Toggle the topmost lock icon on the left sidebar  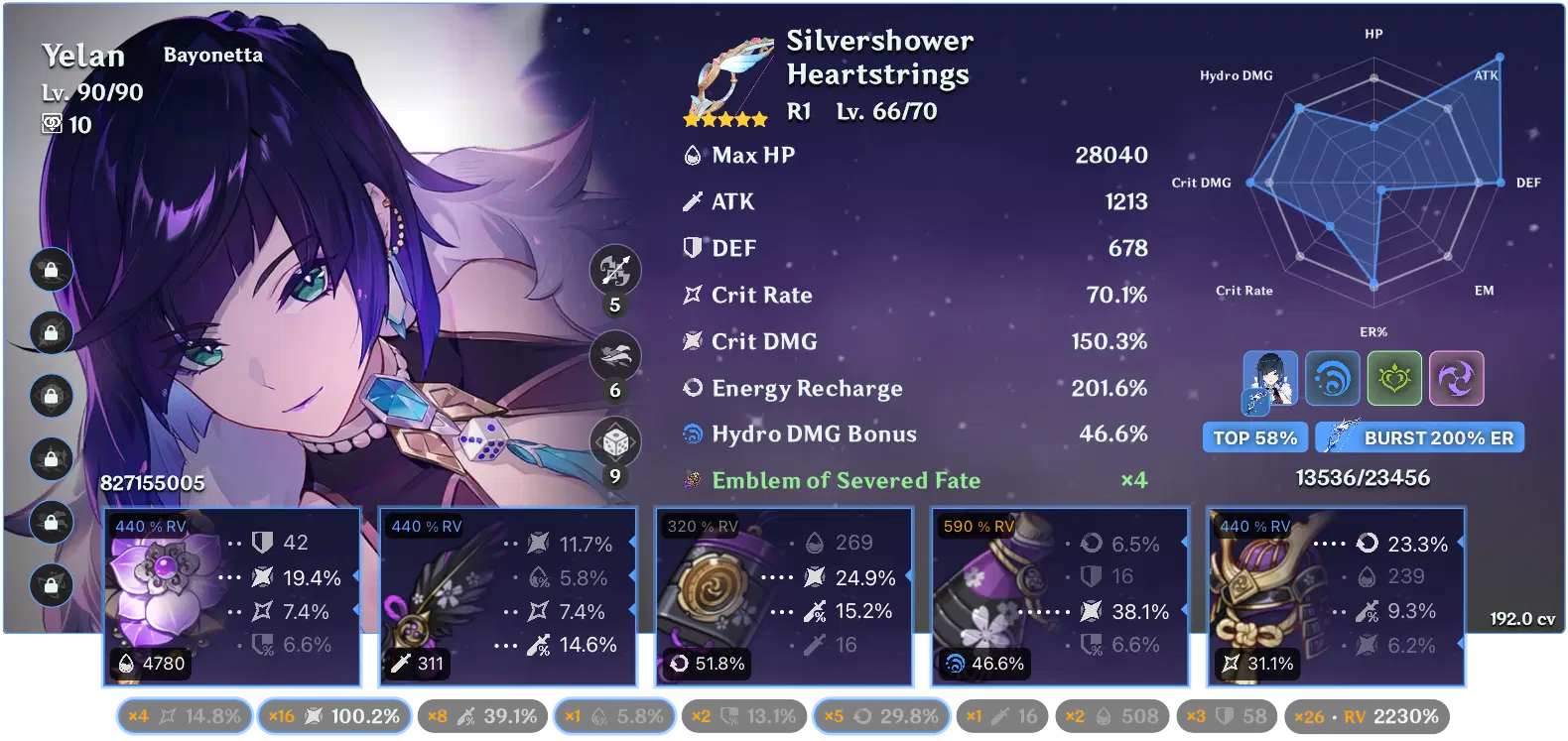coord(51,268)
